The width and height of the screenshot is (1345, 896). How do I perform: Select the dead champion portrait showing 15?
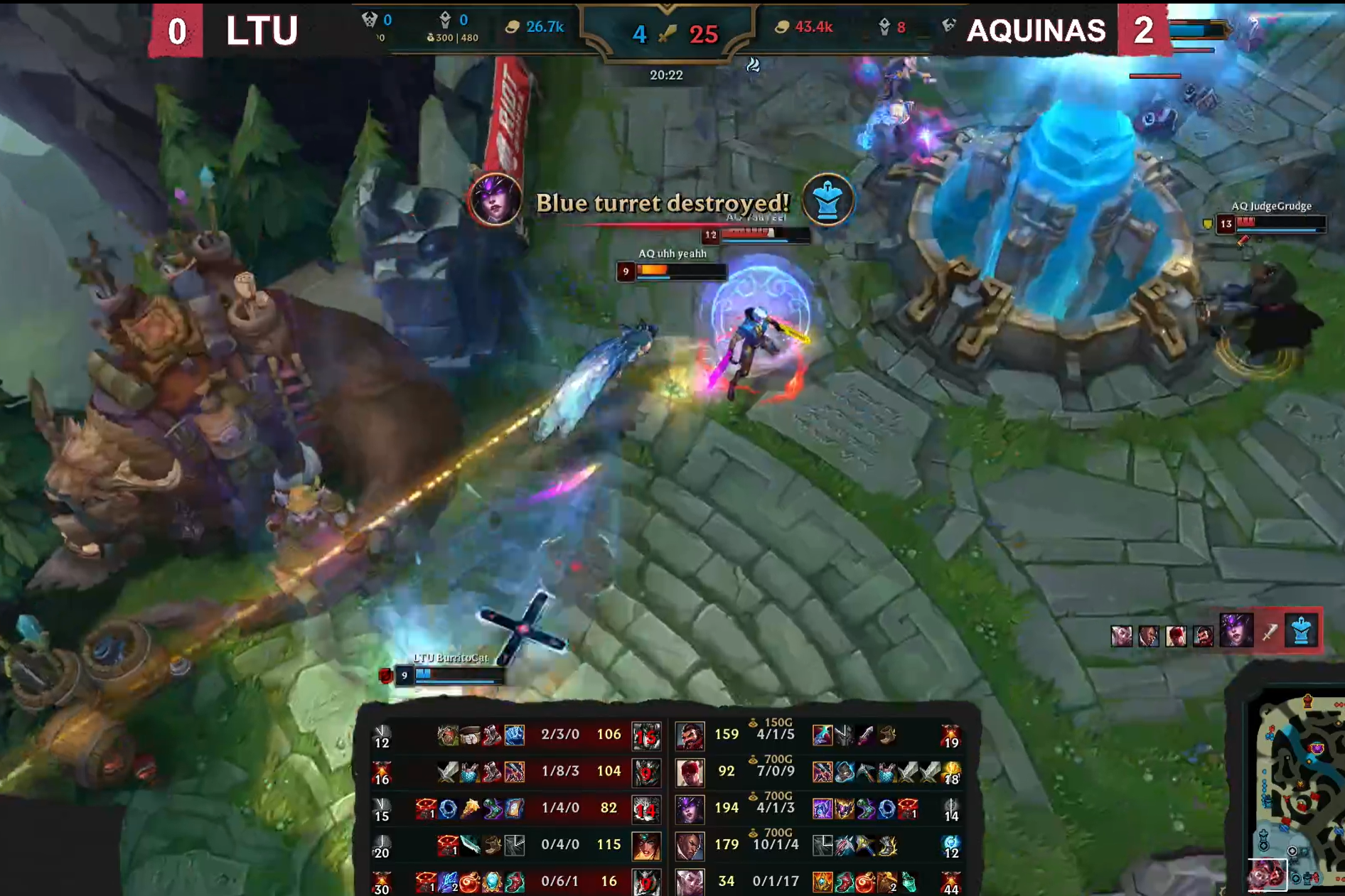[x=646, y=735]
